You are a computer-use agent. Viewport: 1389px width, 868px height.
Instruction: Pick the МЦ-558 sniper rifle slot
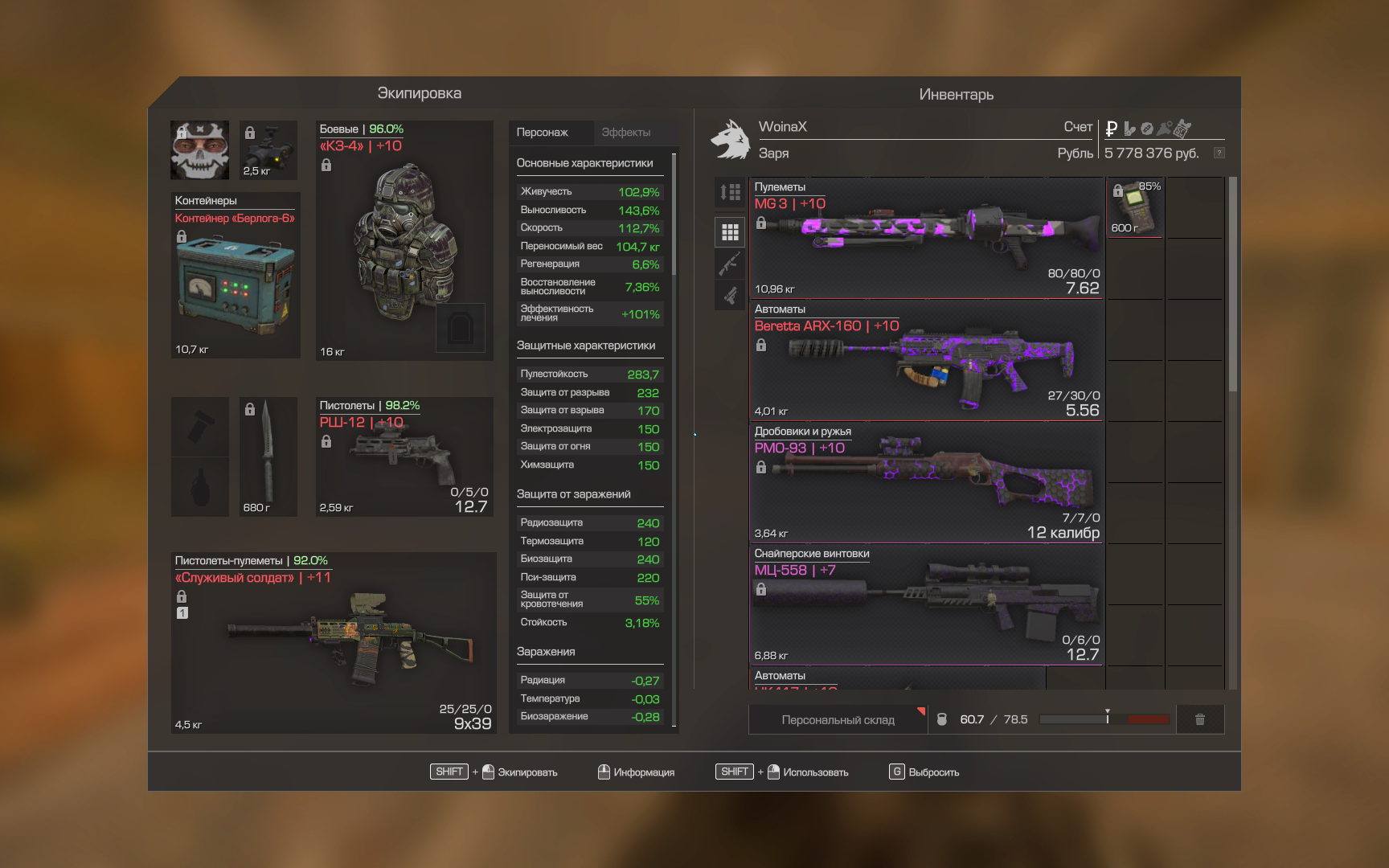(926, 605)
